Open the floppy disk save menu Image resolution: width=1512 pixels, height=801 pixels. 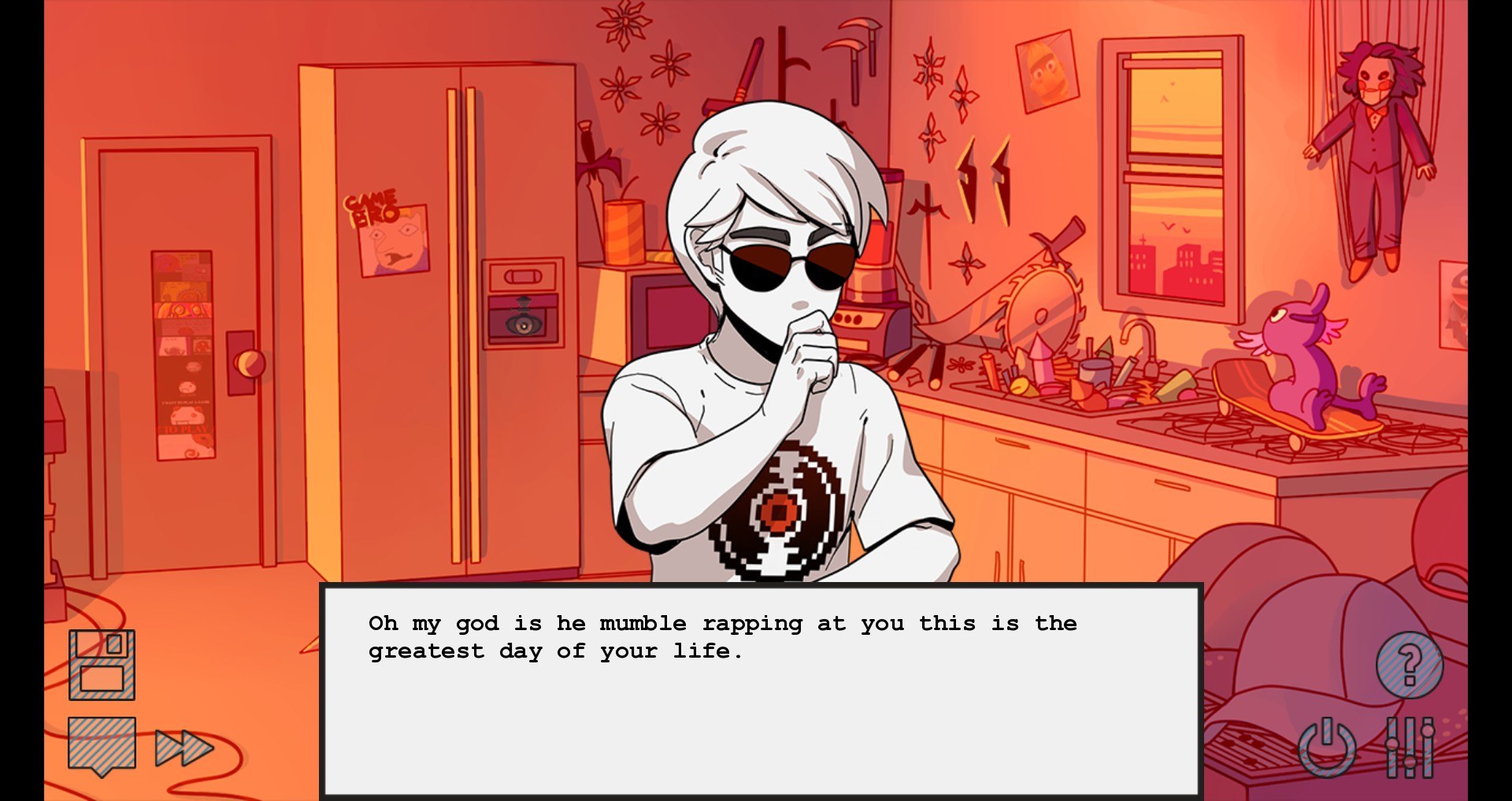click(x=102, y=665)
